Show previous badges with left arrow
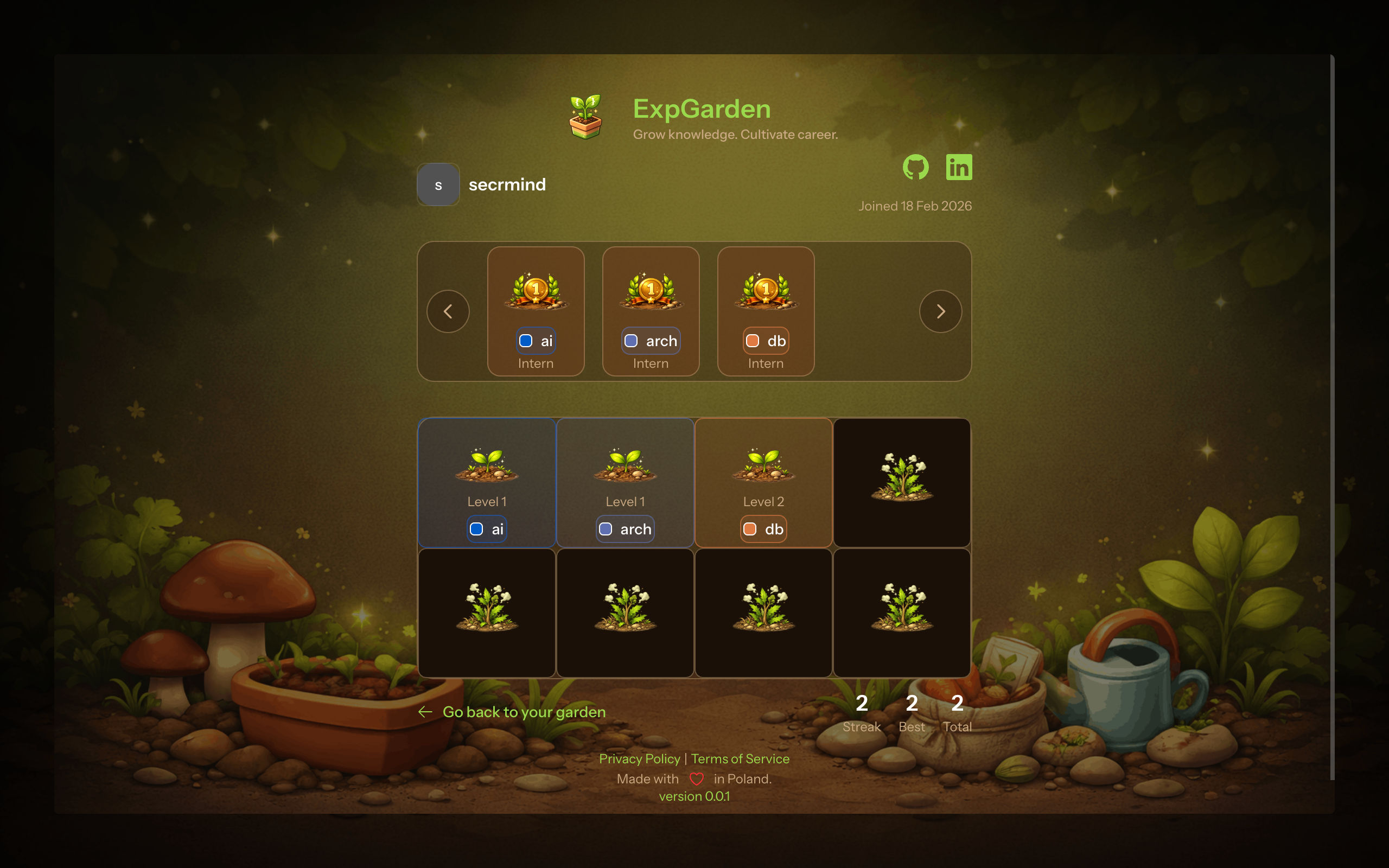This screenshot has width=1389, height=868. [x=448, y=311]
